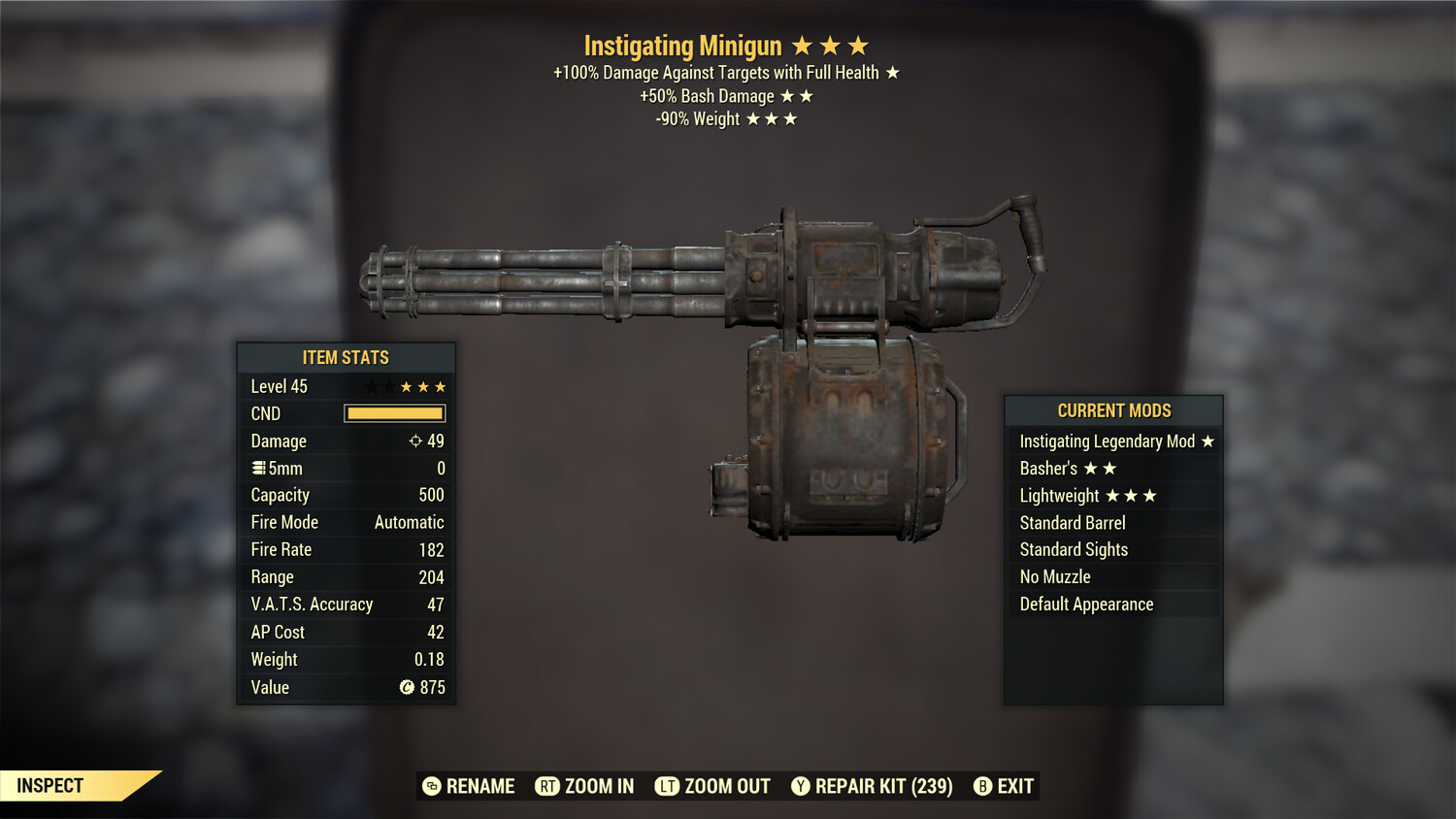
Task: Click the 5mm ammo magazine icon
Action: 258,468
